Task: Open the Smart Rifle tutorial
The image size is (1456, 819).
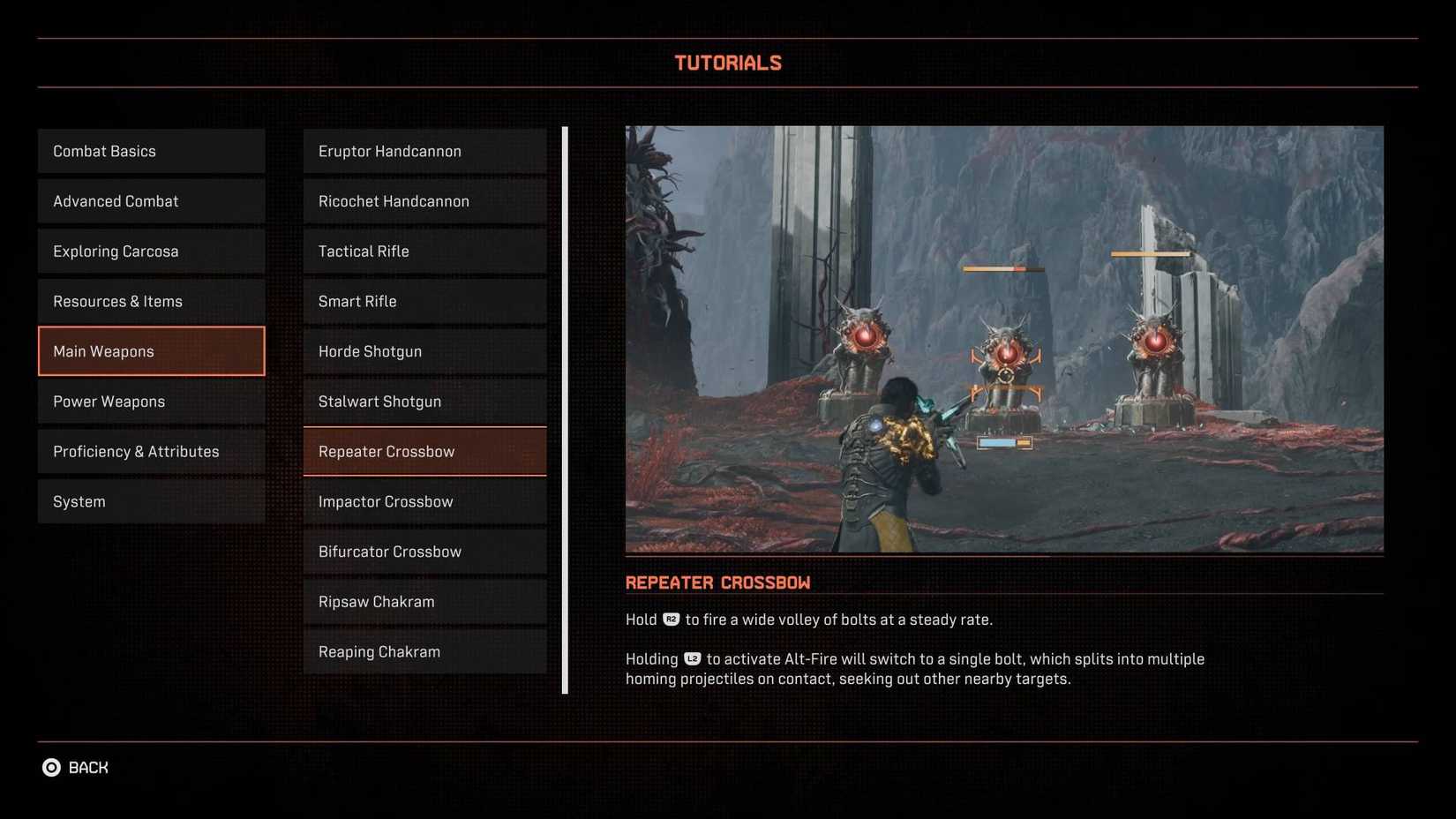Action: pyautogui.click(x=424, y=301)
